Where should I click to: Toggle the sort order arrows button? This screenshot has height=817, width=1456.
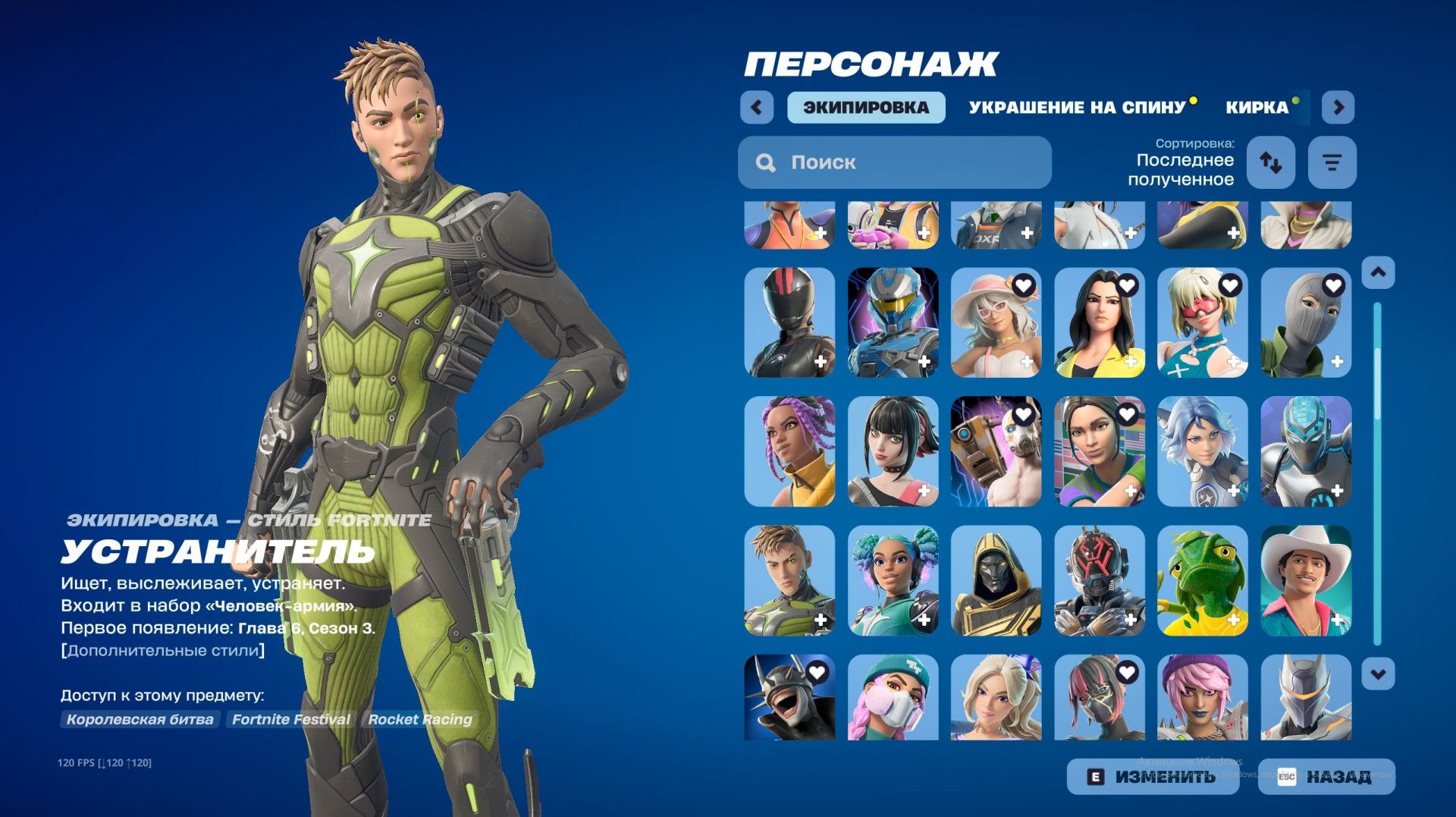click(x=1271, y=162)
